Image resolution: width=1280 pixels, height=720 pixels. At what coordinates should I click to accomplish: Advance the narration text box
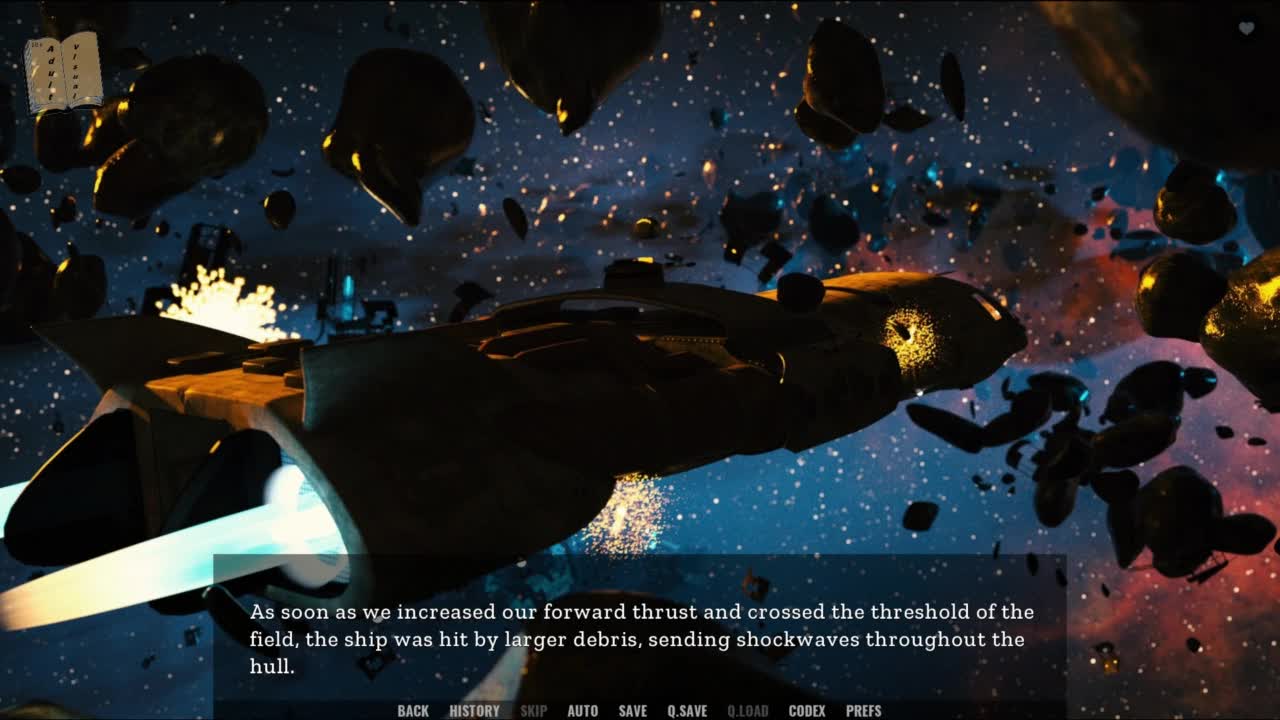tap(640, 638)
